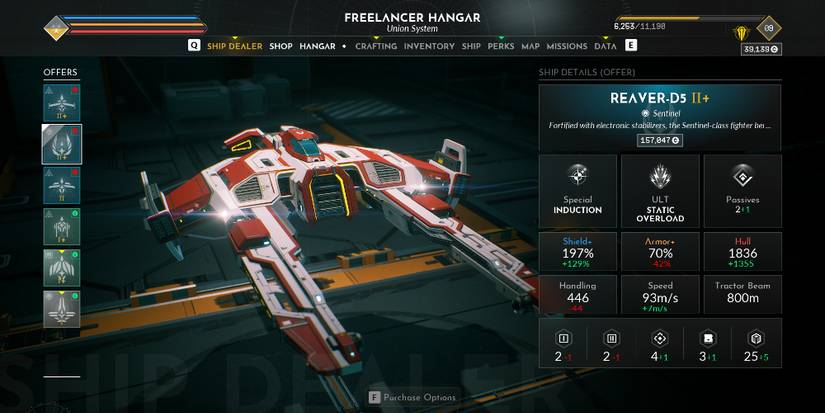Click the Reaver-D5 price tag
This screenshot has height=413, width=825.
click(x=660, y=140)
